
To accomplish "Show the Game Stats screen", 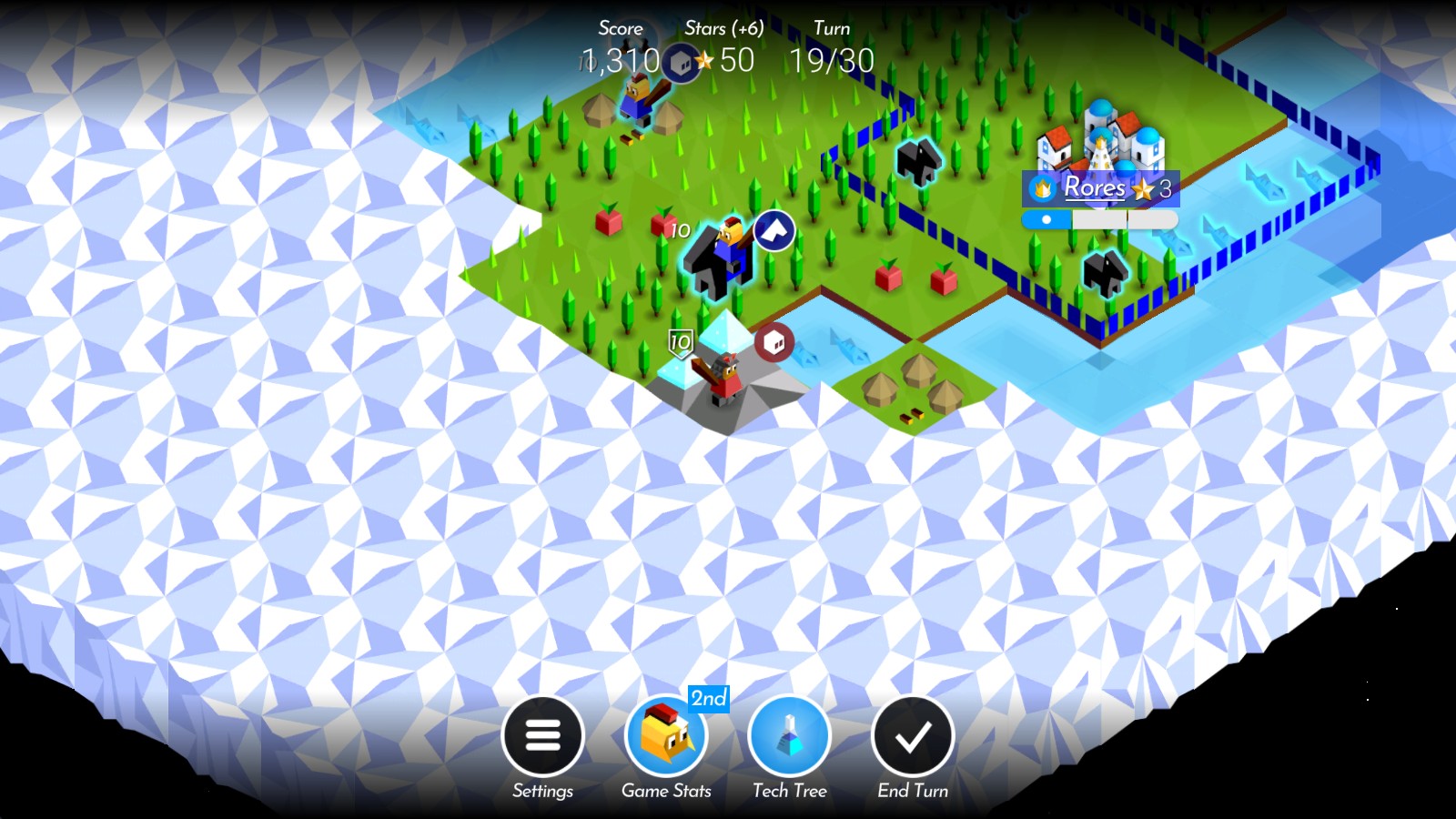I will pyautogui.click(x=666, y=736).
